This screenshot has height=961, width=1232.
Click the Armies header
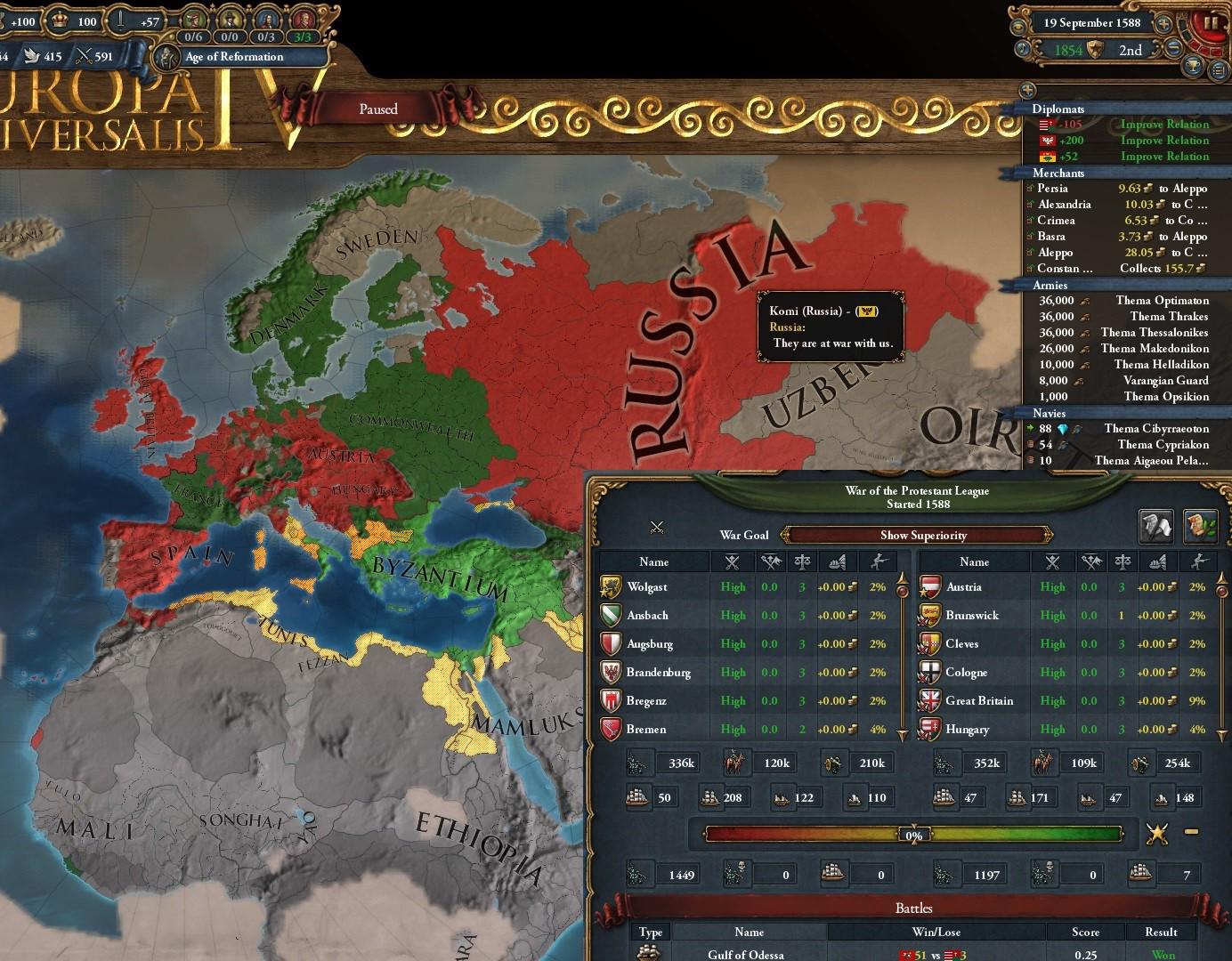click(x=1050, y=285)
